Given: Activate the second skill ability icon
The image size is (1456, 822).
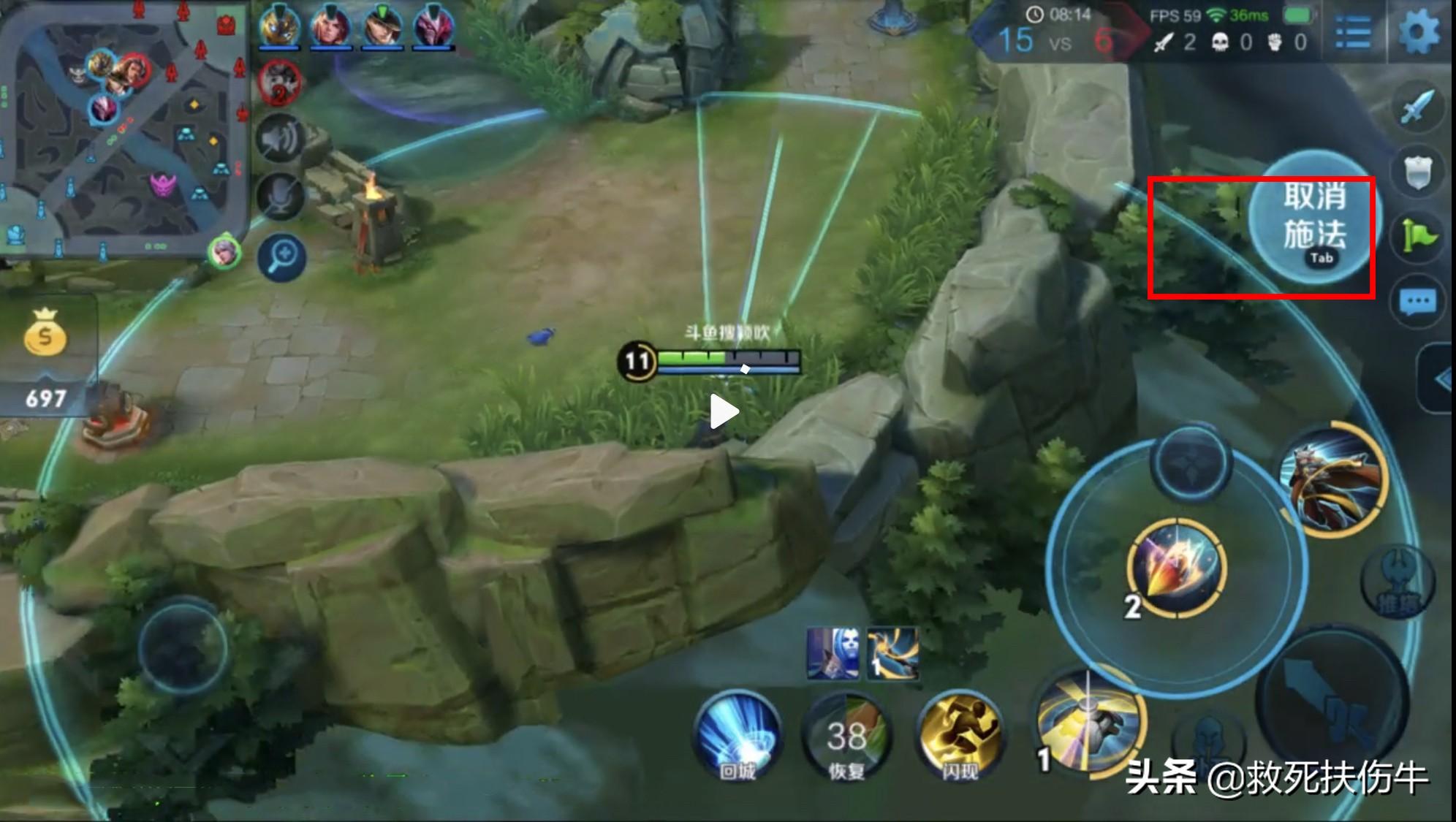Looking at the screenshot, I should [1175, 567].
